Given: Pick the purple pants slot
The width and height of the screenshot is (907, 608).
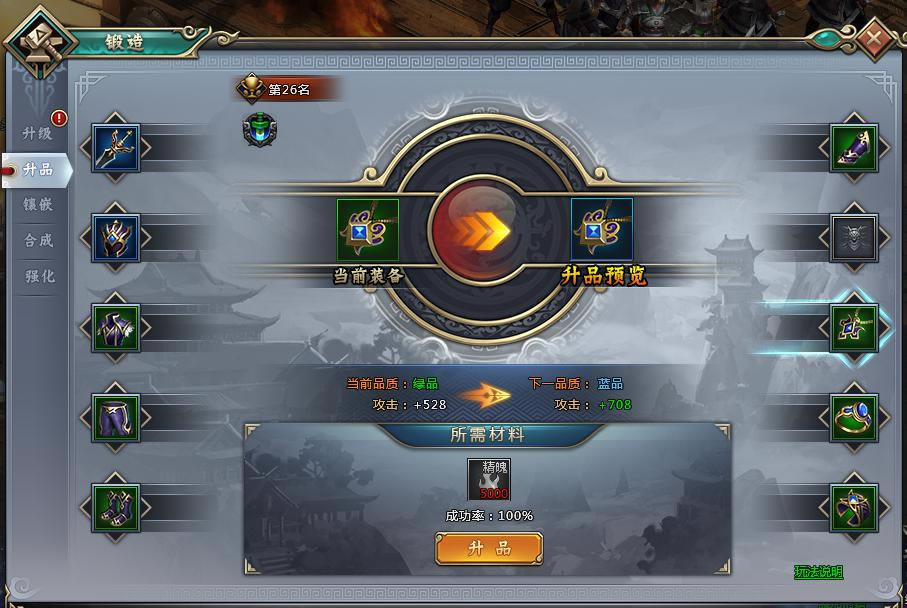Looking at the screenshot, I should coord(116,418).
